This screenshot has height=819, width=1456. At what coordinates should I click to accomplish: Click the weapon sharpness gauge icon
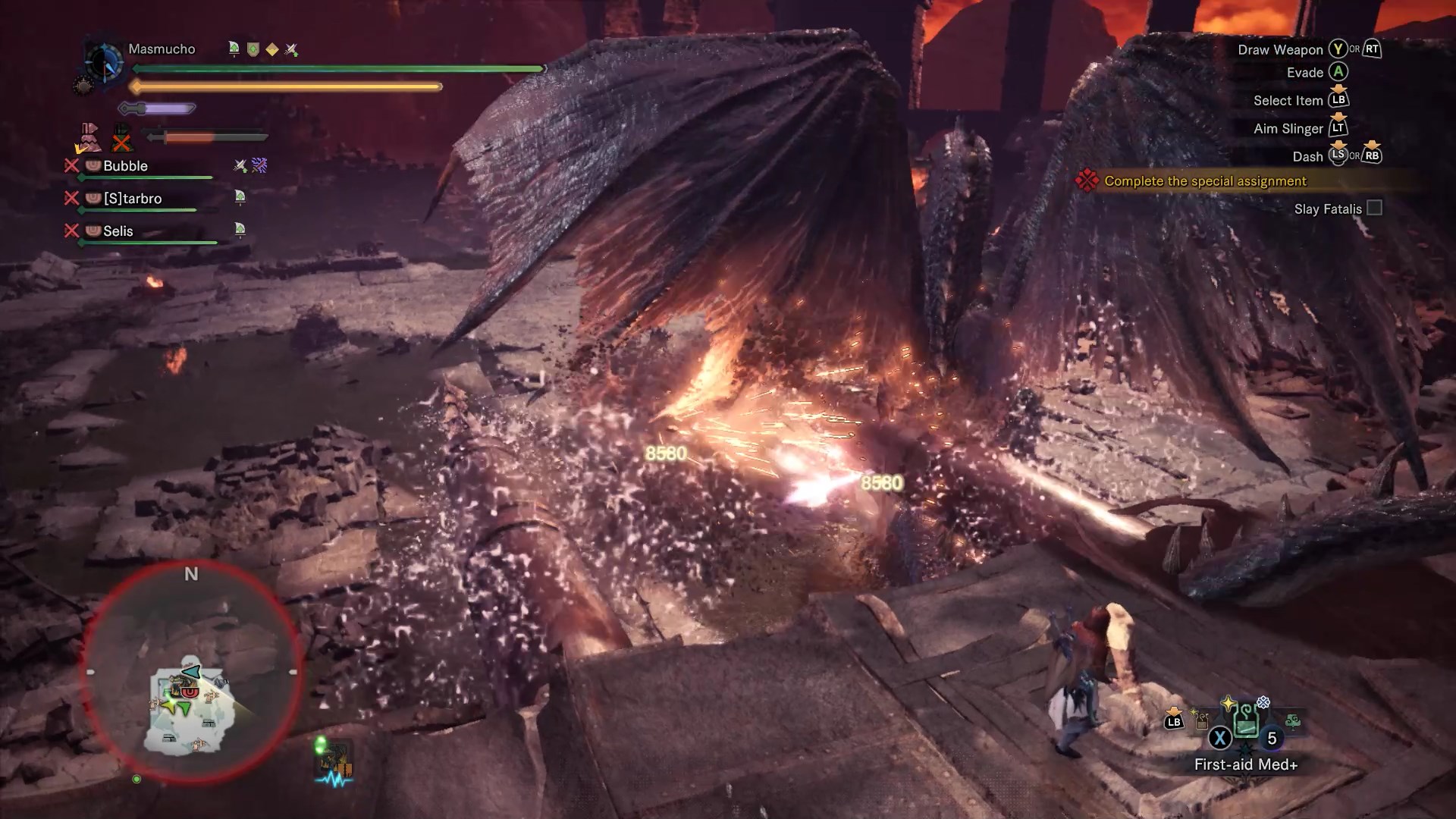tap(157, 109)
